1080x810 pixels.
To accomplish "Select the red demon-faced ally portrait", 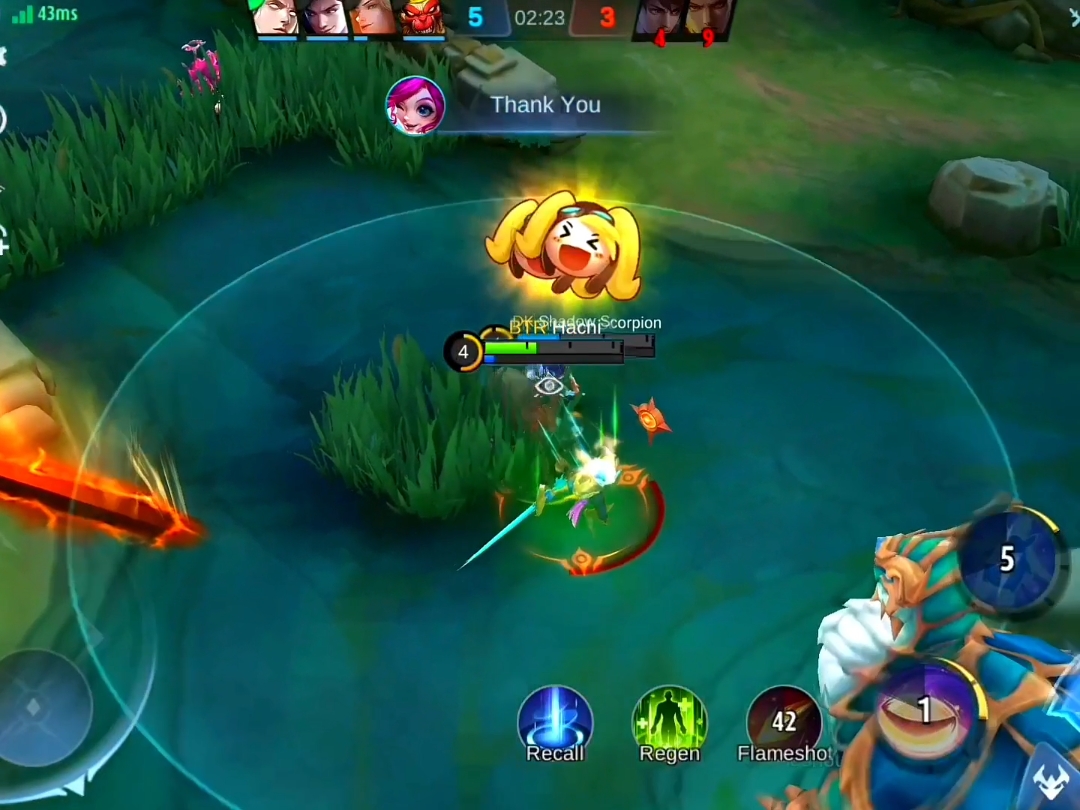I will (423, 18).
